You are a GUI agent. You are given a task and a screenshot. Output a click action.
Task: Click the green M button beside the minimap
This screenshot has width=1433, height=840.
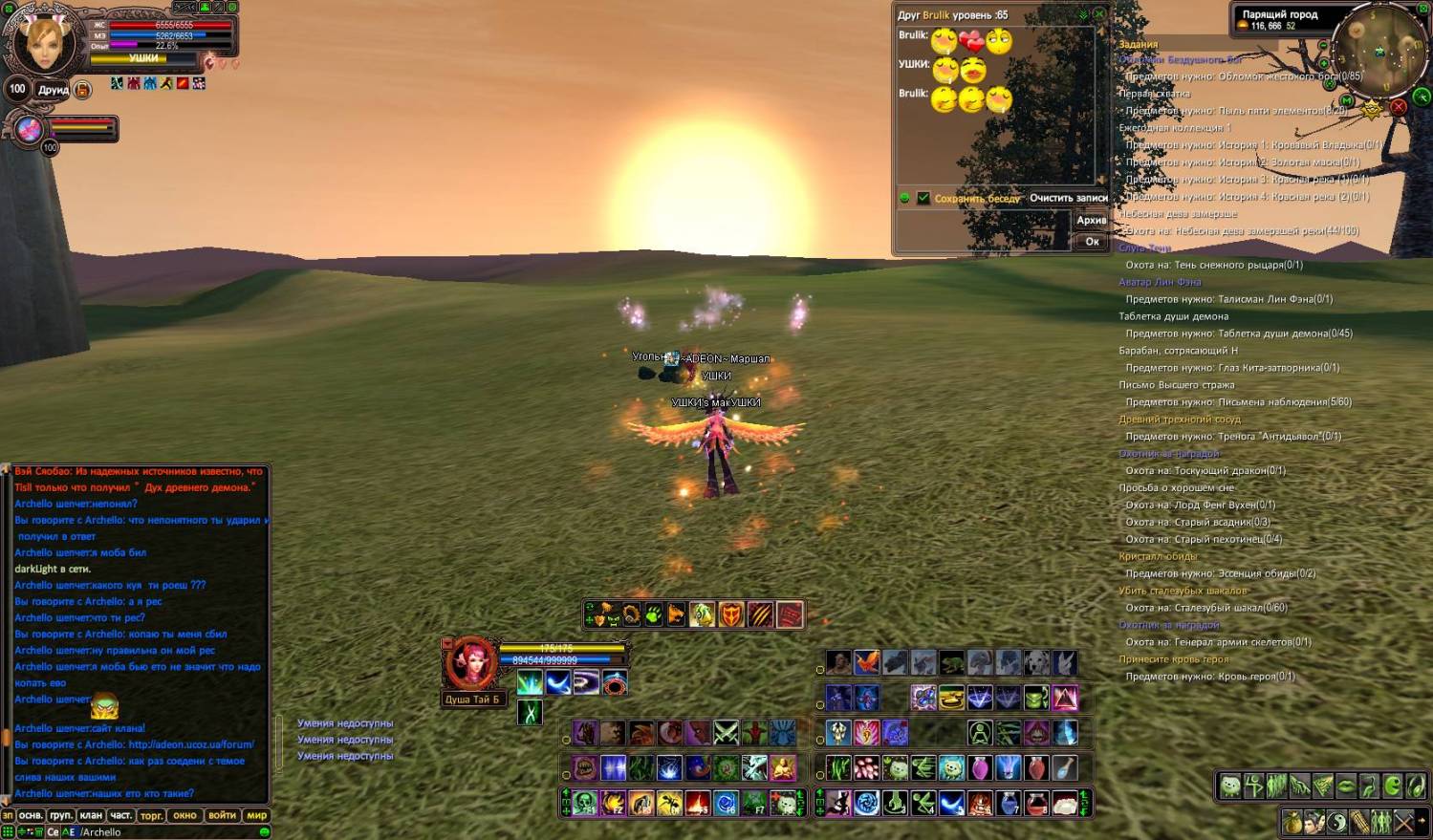[1347, 100]
